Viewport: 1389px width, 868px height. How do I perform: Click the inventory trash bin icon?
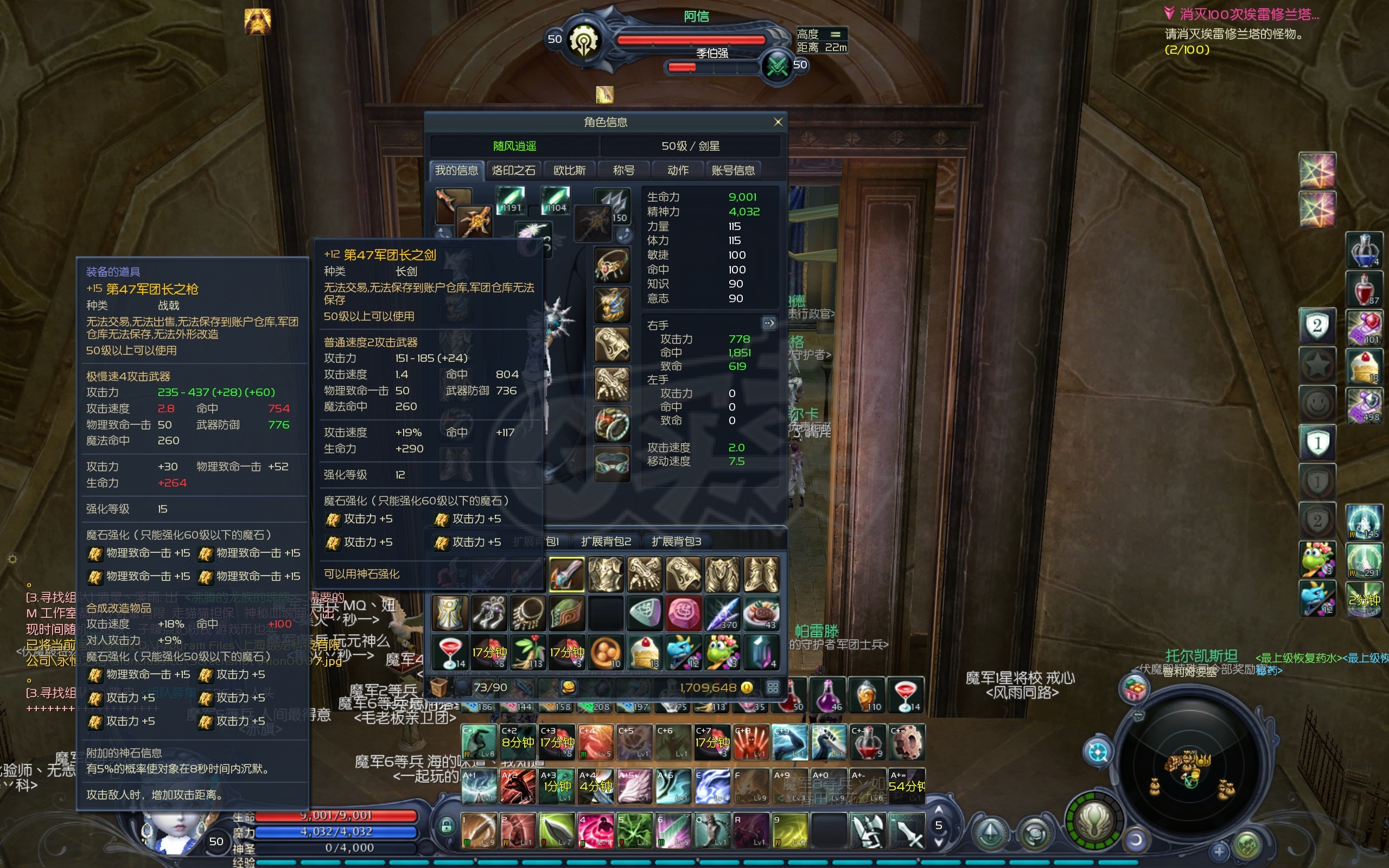pos(439,687)
